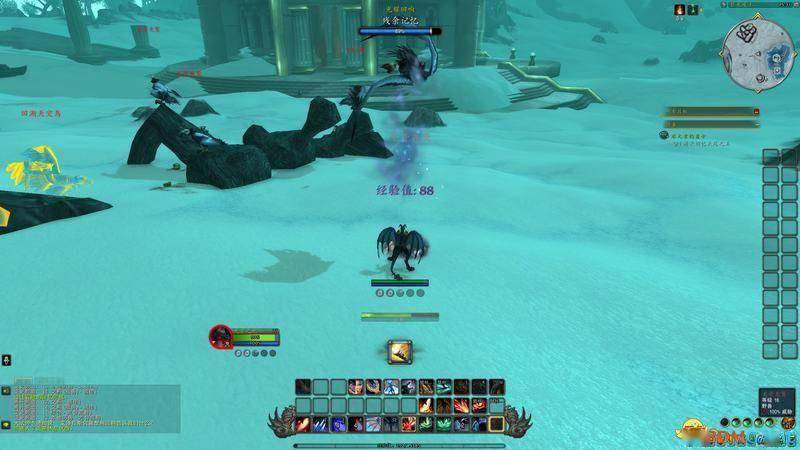Screen dimensions: 800x450
Task: Select the enemy nameplate at top
Action: click(x=399, y=31)
